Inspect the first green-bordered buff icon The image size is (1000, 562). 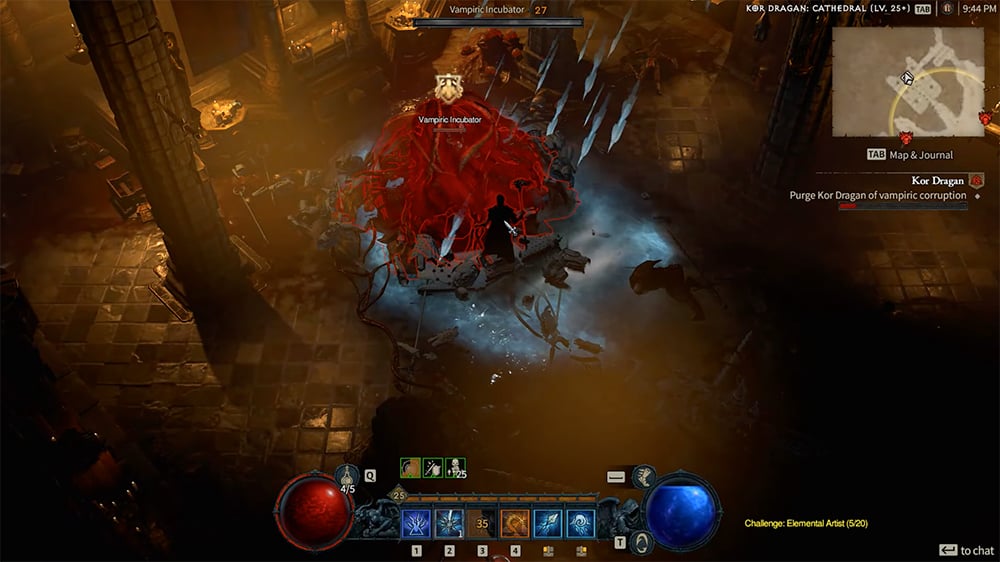(410, 467)
